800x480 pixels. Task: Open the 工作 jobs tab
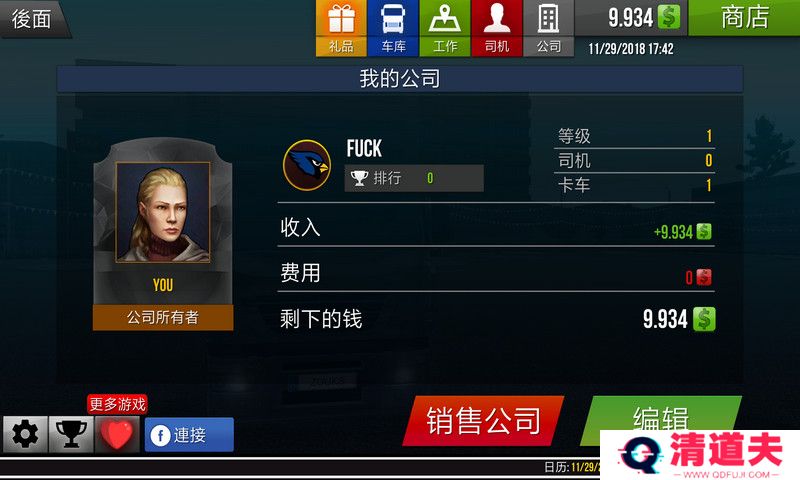click(445, 28)
